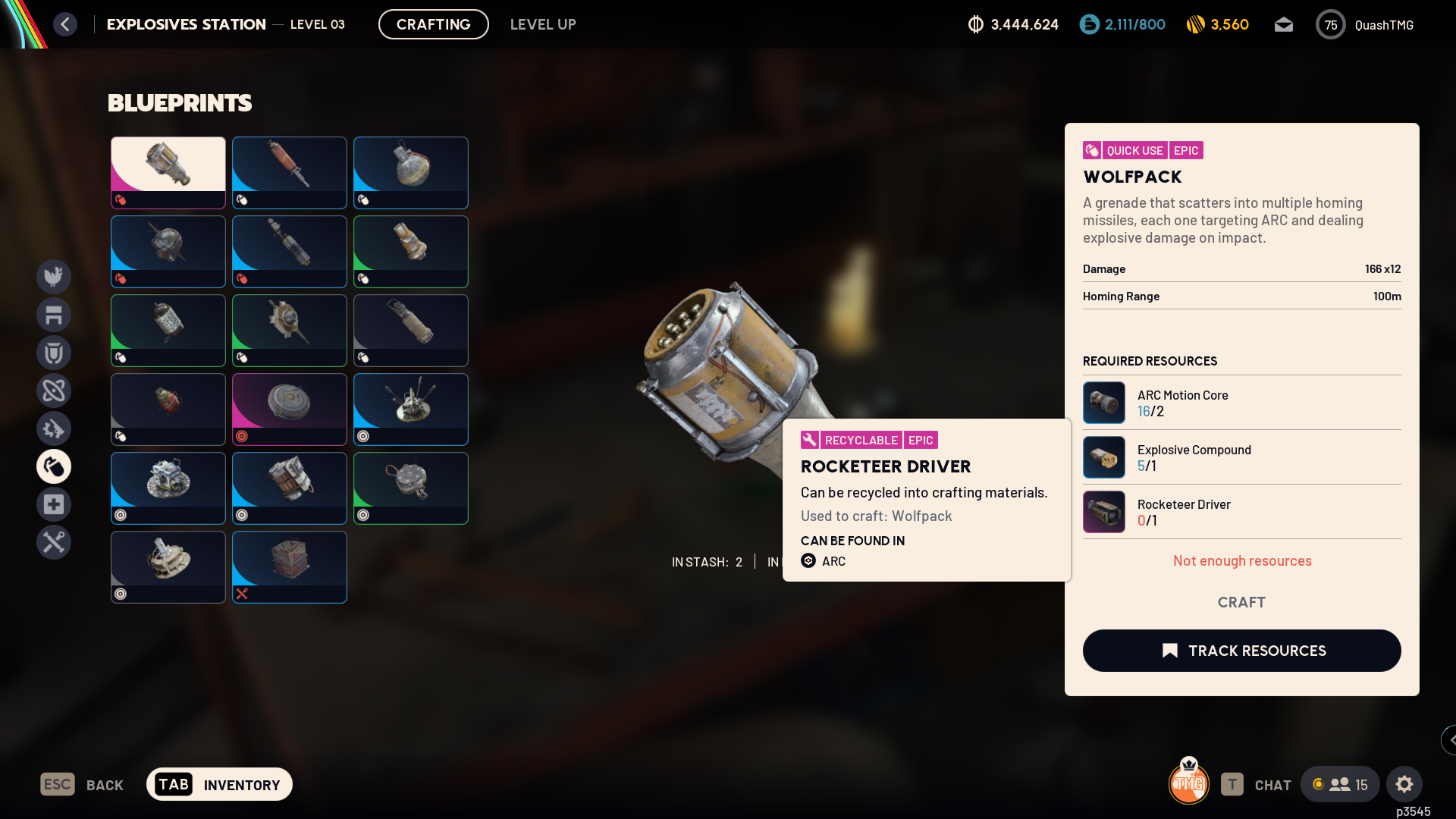Click the Track Resources button
The height and width of the screenshot is (819, 1456).
tap(1241, 651)
